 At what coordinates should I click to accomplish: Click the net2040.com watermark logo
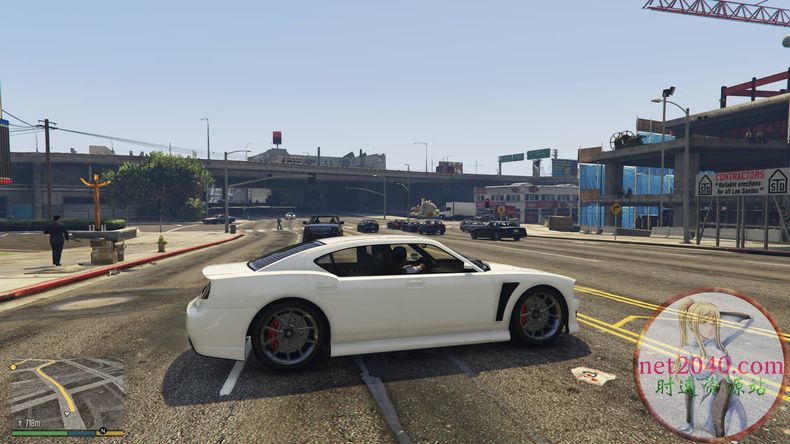[x=711, y=365]
